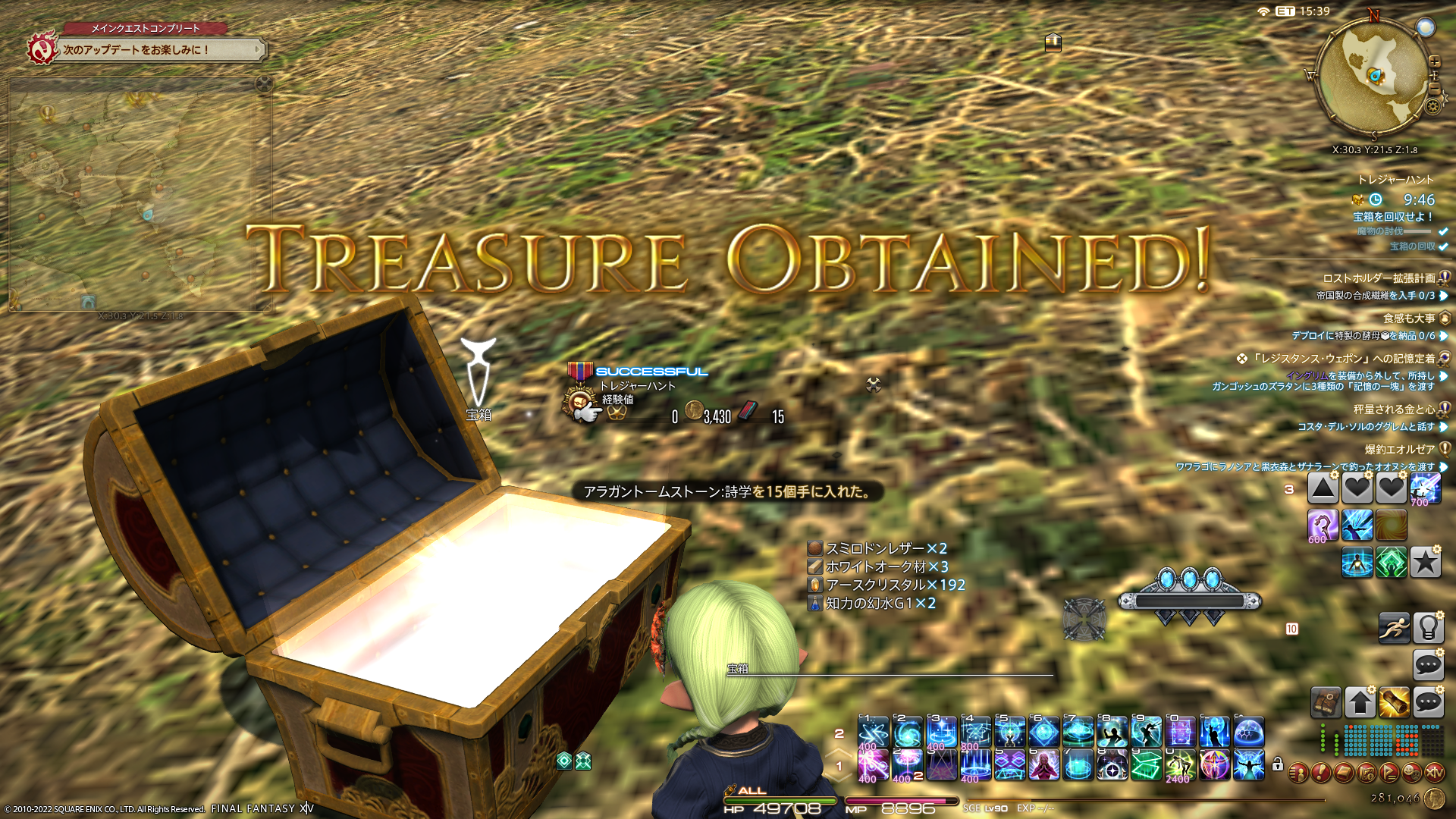Select the 爆釣エオルゼア quest tracker entry
The image size is (1456, 819).
pyautogui.click(x=1399, y=450)
